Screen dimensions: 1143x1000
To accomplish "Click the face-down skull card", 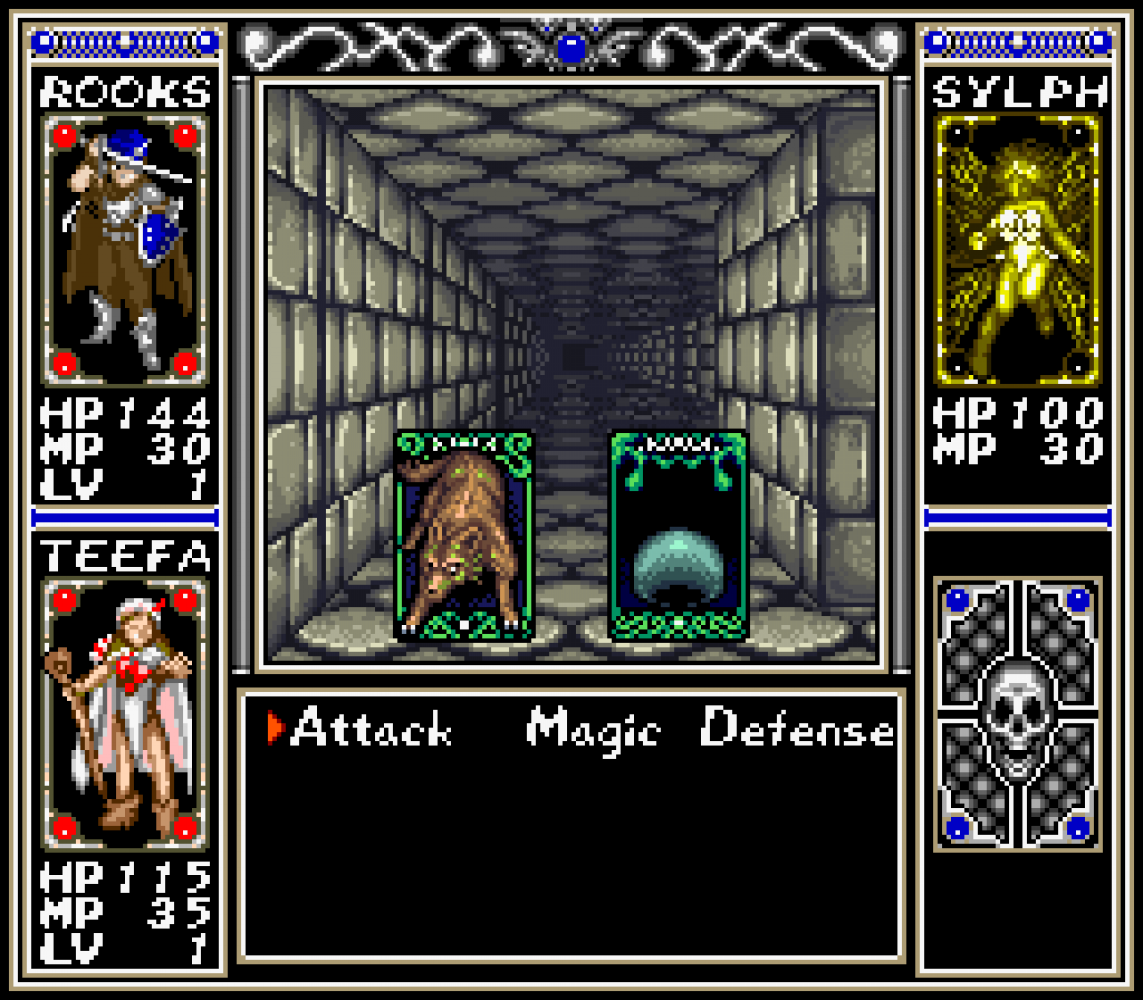I will (x=1017, y=714).
